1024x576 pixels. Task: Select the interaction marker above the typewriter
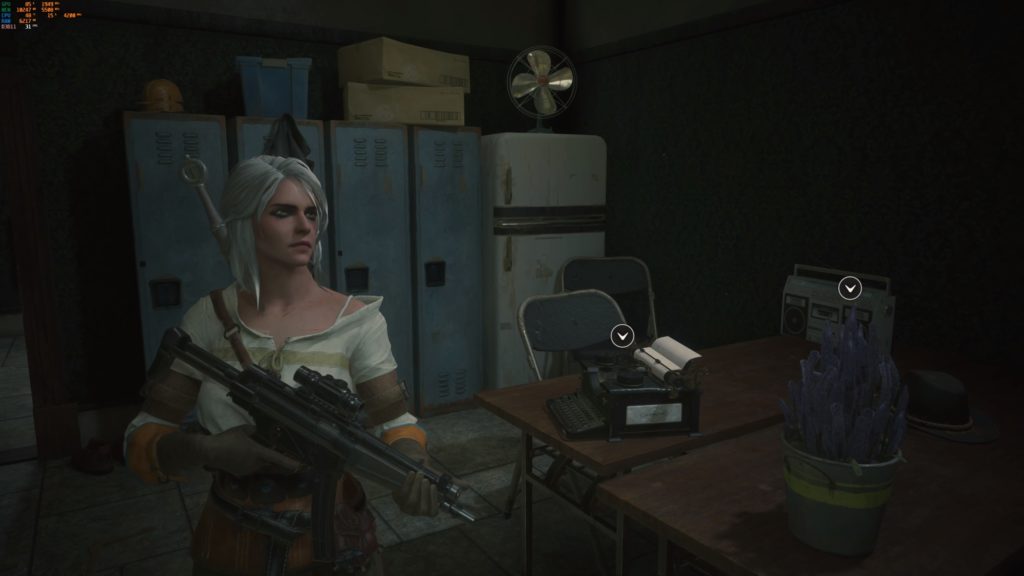[x=622, y=334]
